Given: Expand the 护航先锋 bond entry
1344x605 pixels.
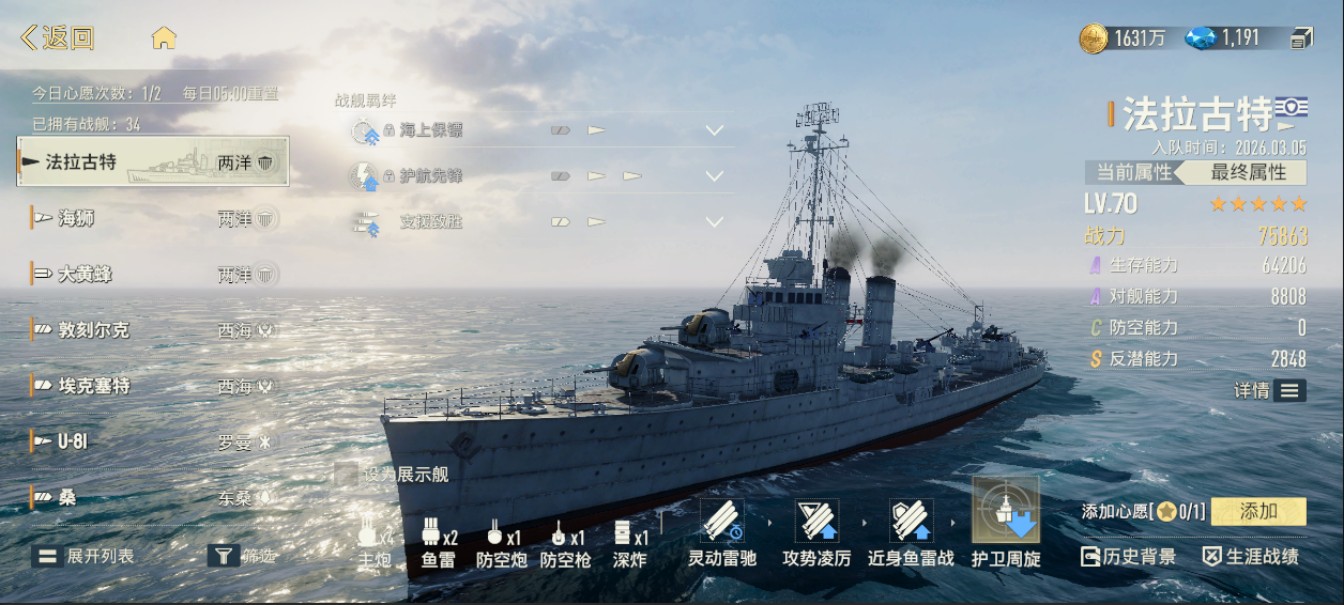Looking at the screenshot, I should (714, 176).
